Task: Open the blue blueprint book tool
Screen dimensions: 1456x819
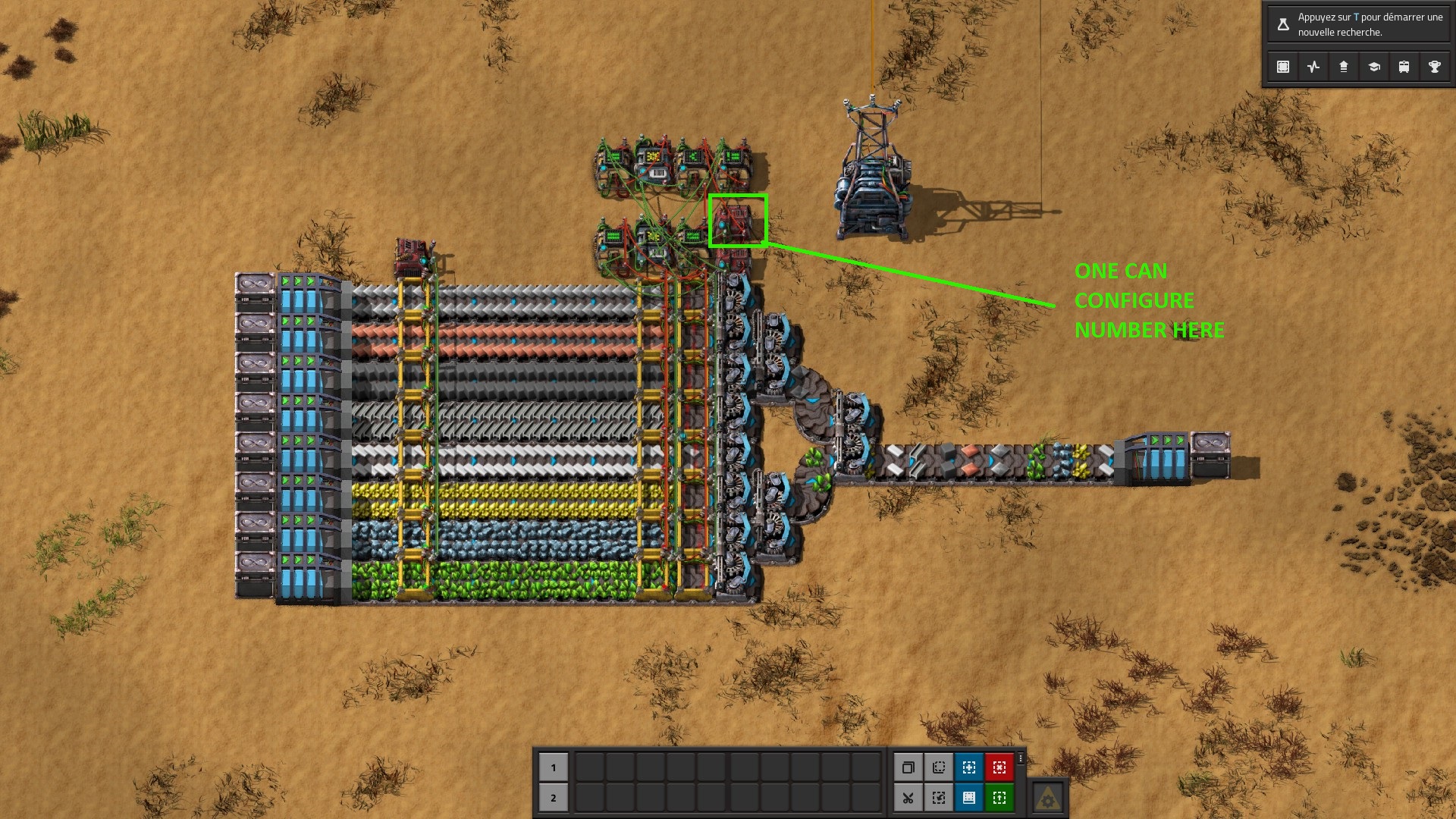Action: coord(969,798)
